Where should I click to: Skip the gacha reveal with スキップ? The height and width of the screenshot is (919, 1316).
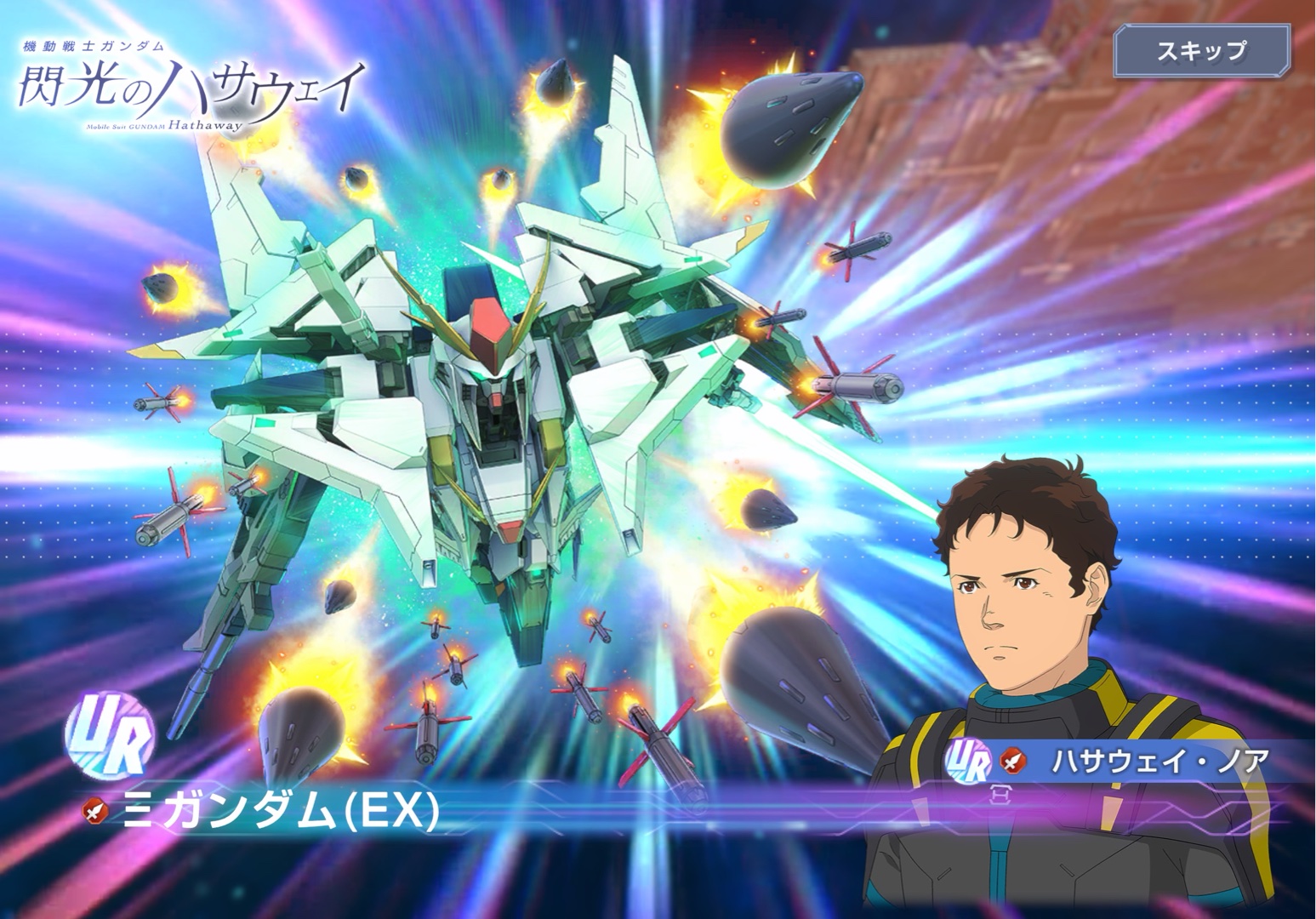(x=1200, y=52)
